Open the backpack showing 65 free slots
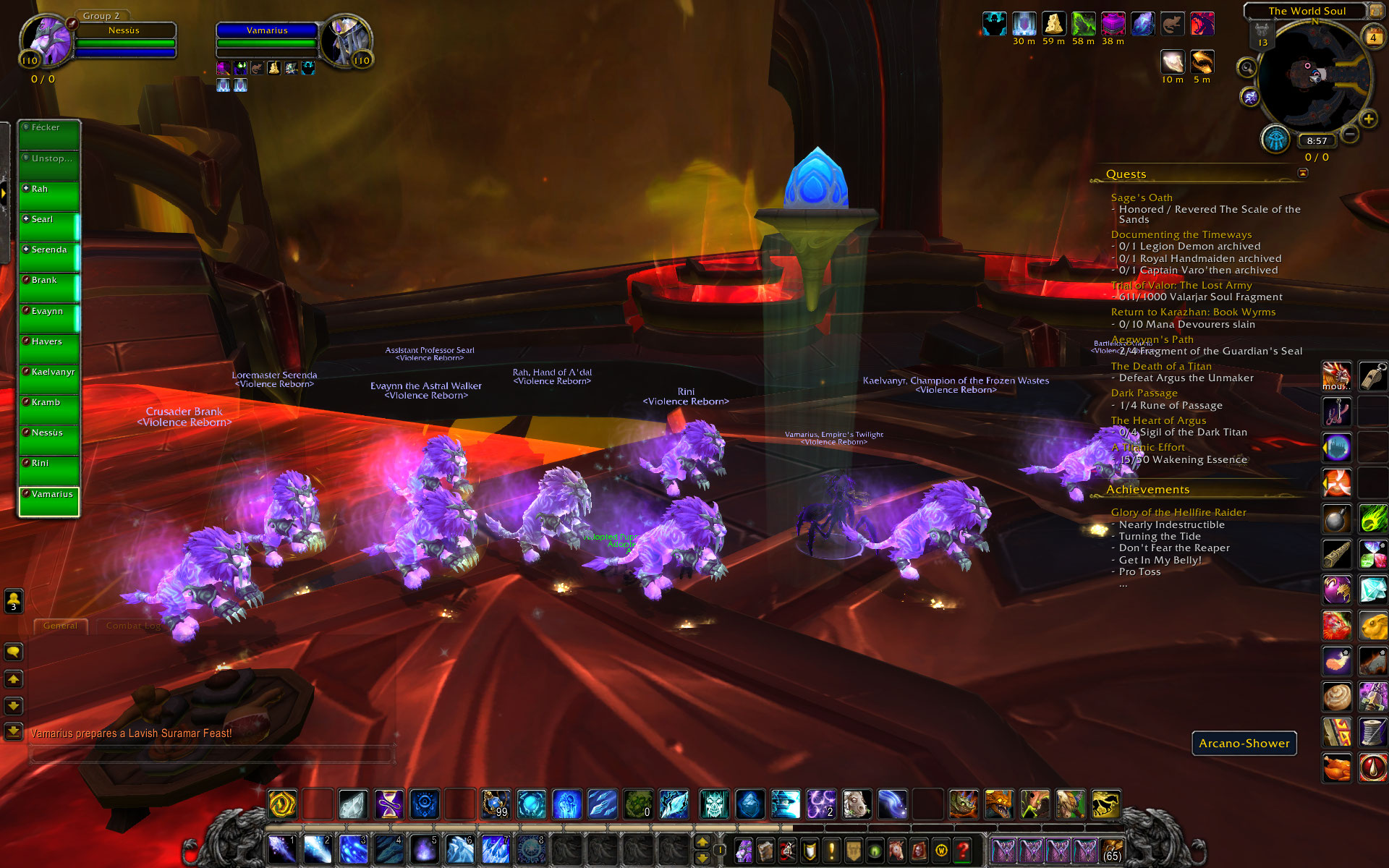1389x868 pixels. pyautogui.click(x=1111, y=851)
